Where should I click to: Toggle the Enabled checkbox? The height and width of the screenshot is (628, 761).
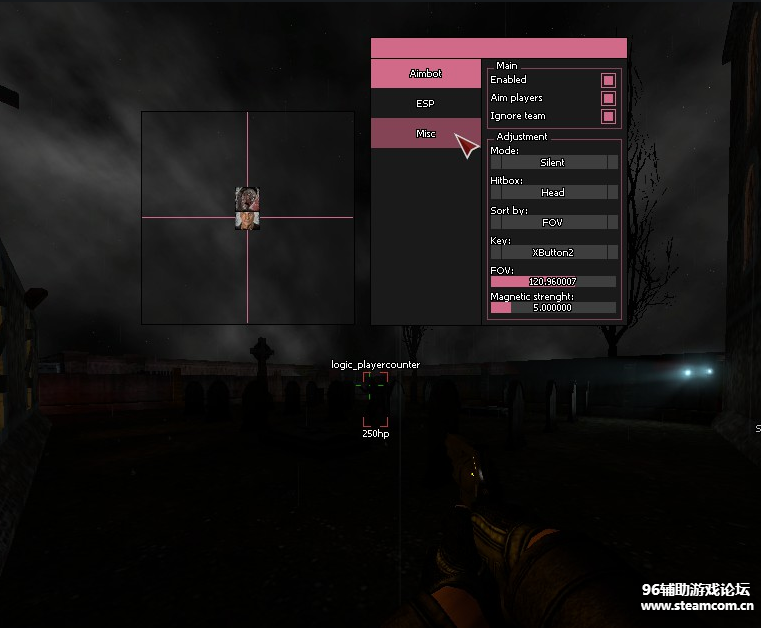click(x=607, y=80)
